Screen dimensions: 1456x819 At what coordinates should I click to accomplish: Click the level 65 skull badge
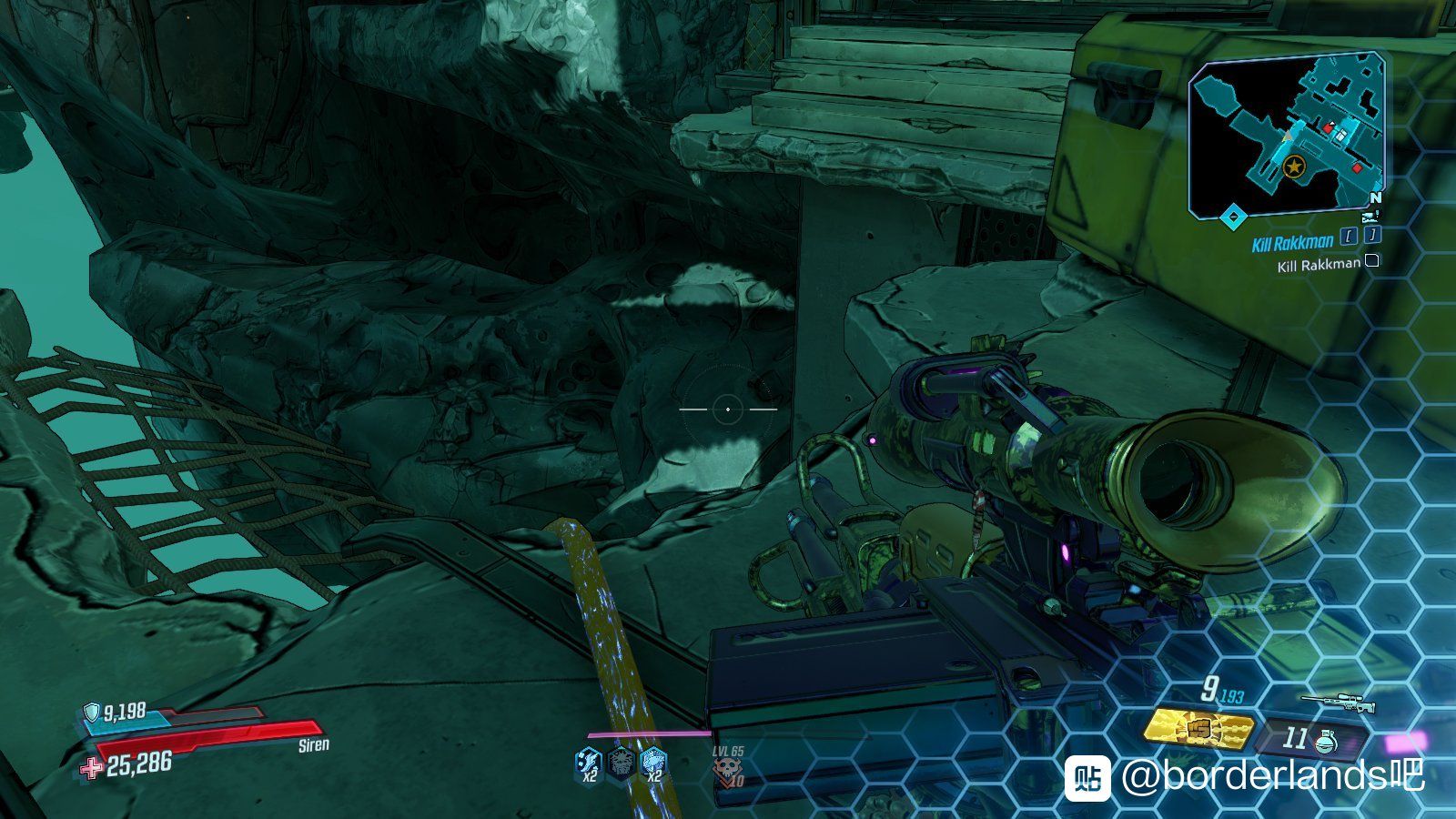727,772
